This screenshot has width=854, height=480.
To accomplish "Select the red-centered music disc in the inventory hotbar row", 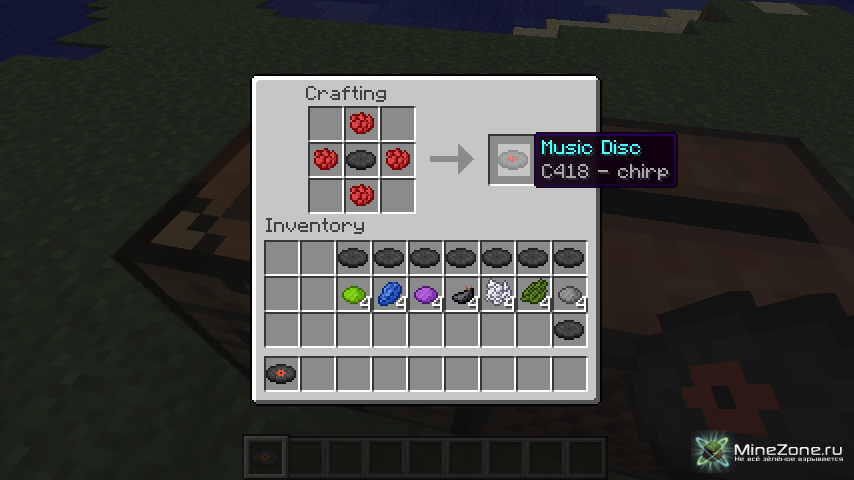I will coord(281,374).
